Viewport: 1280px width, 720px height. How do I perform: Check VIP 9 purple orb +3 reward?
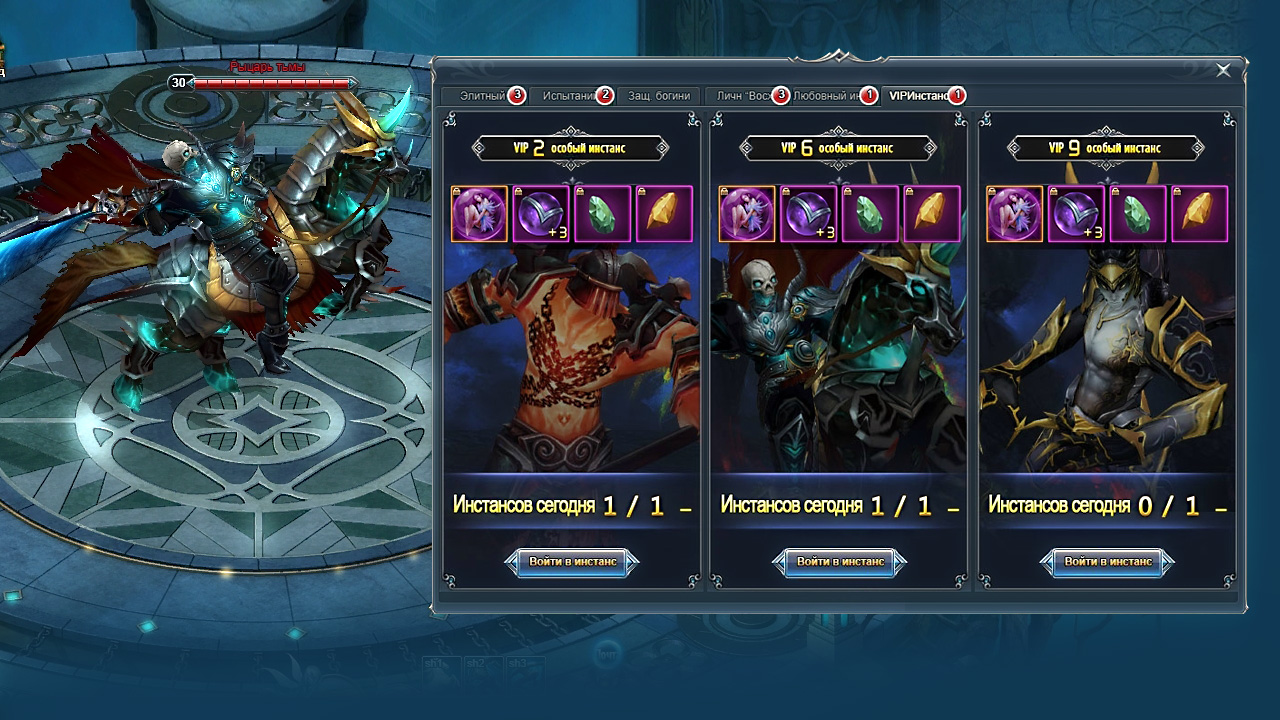(x=1077, y=214)
